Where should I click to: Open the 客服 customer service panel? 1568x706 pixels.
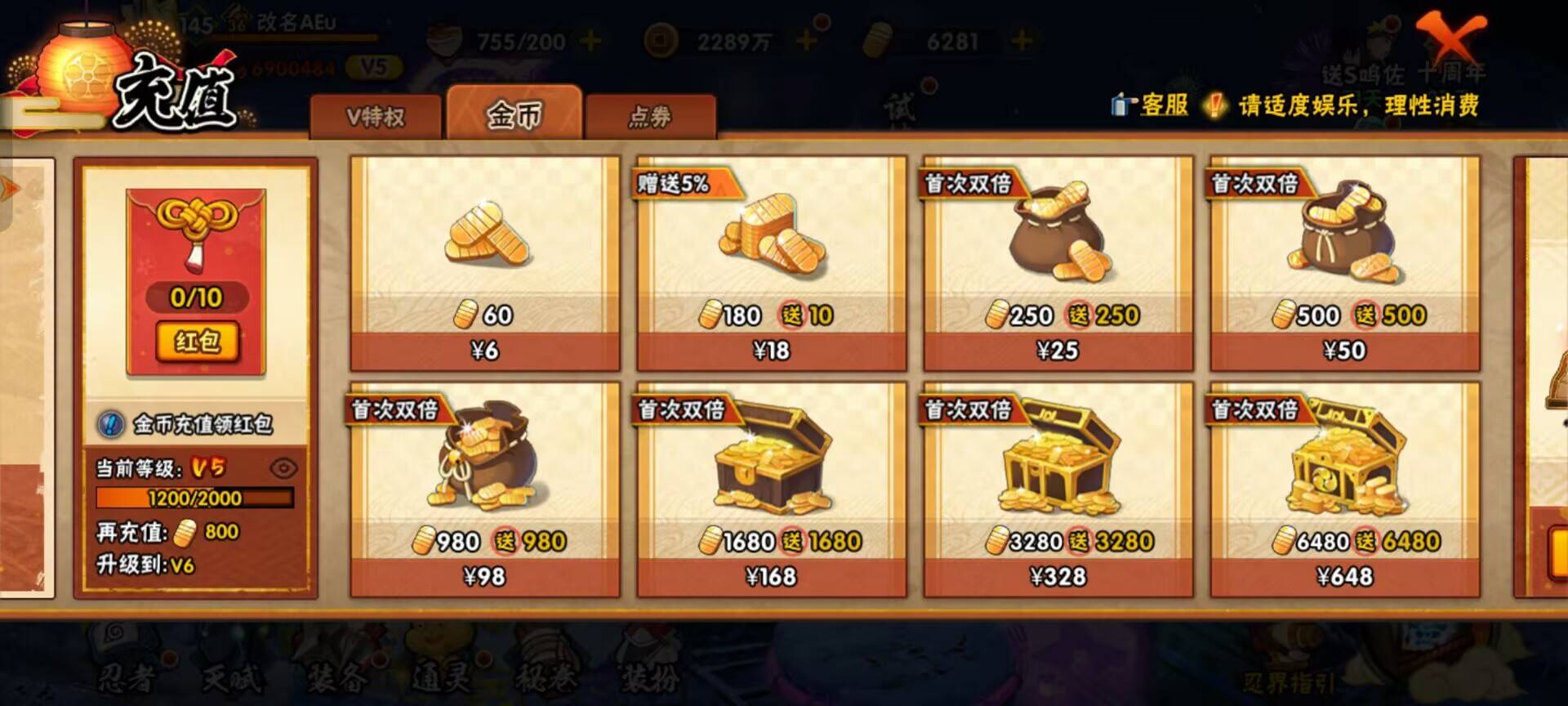point(1157,105)
